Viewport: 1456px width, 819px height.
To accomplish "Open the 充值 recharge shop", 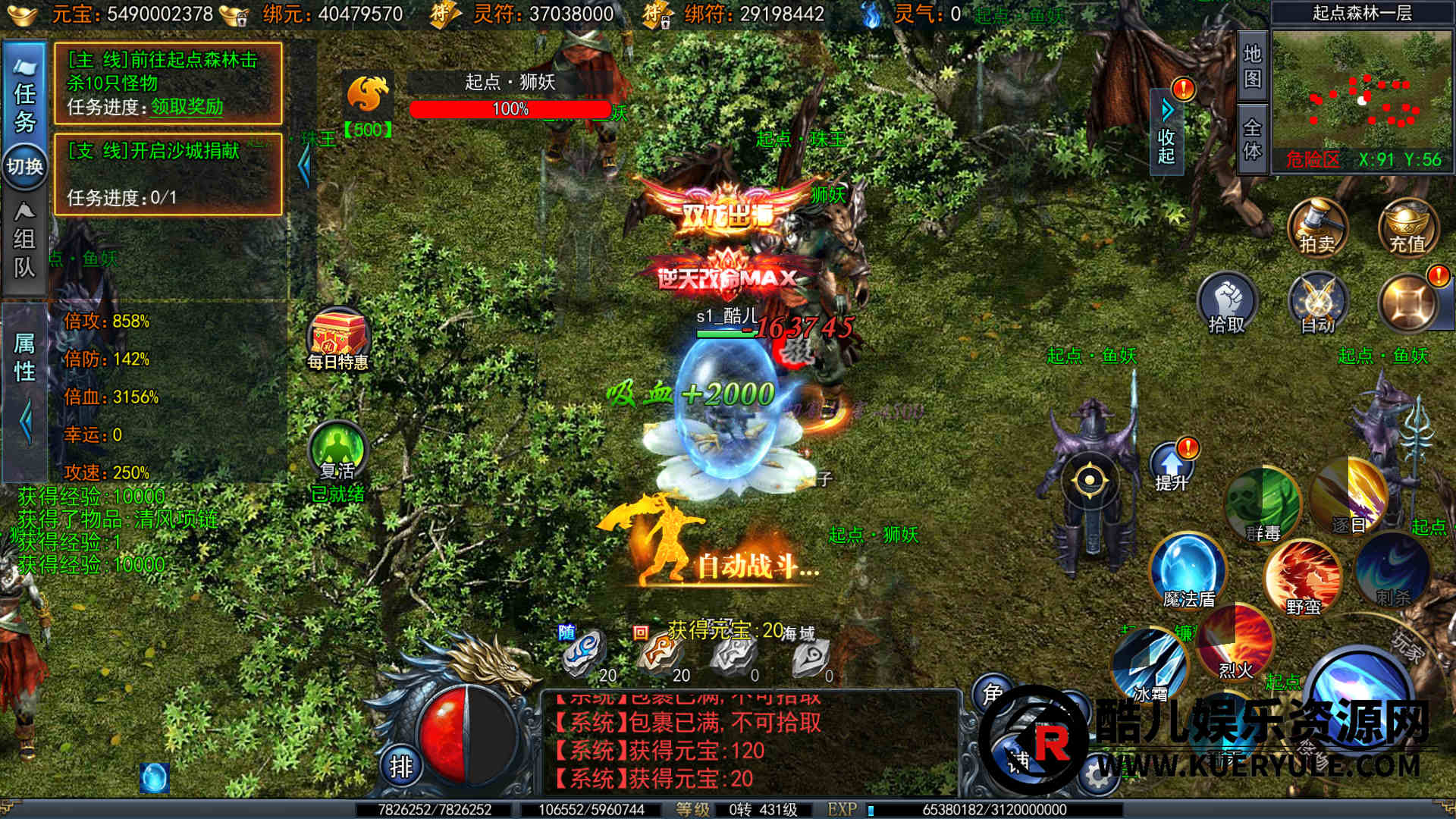I will (x=1407, y=226).
